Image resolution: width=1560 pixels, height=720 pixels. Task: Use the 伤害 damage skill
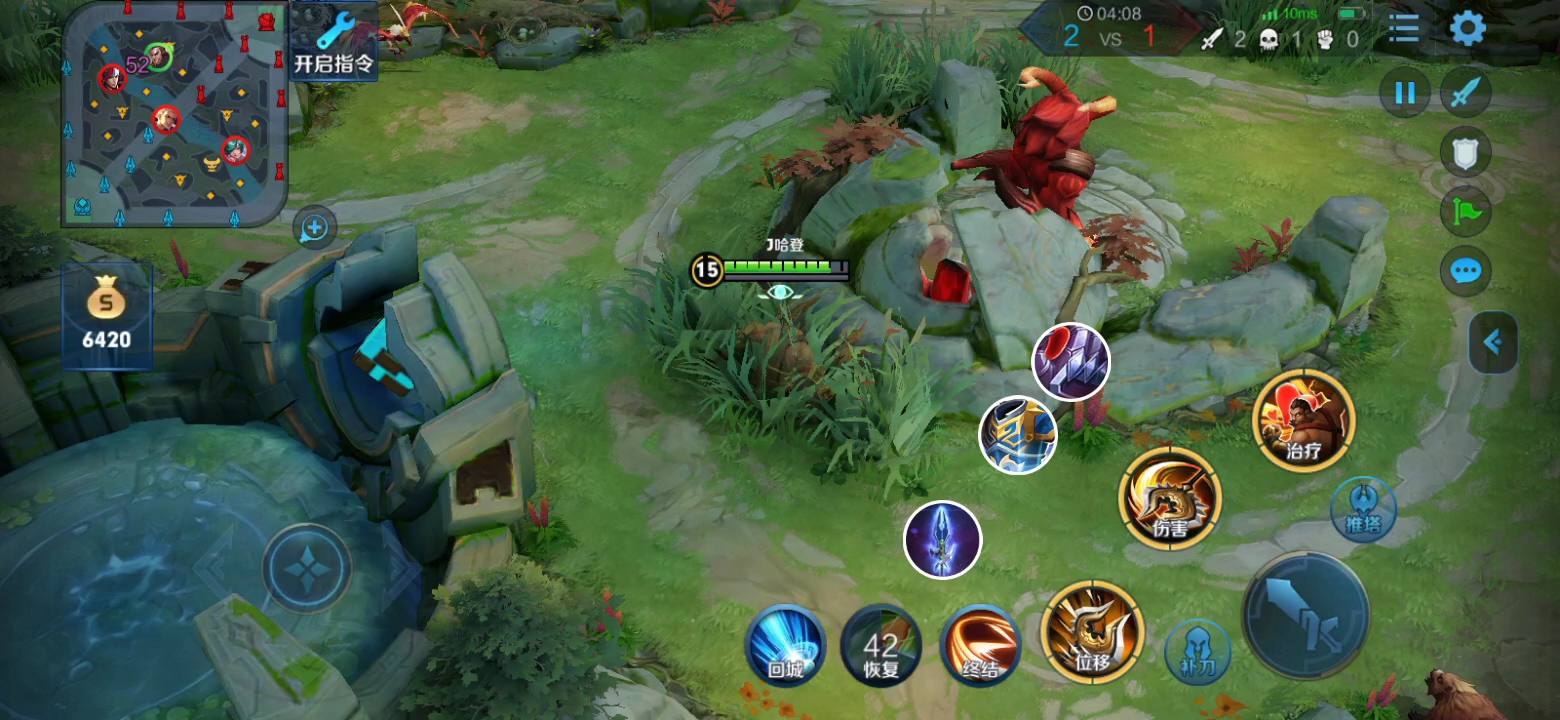tap(1170, 498)
